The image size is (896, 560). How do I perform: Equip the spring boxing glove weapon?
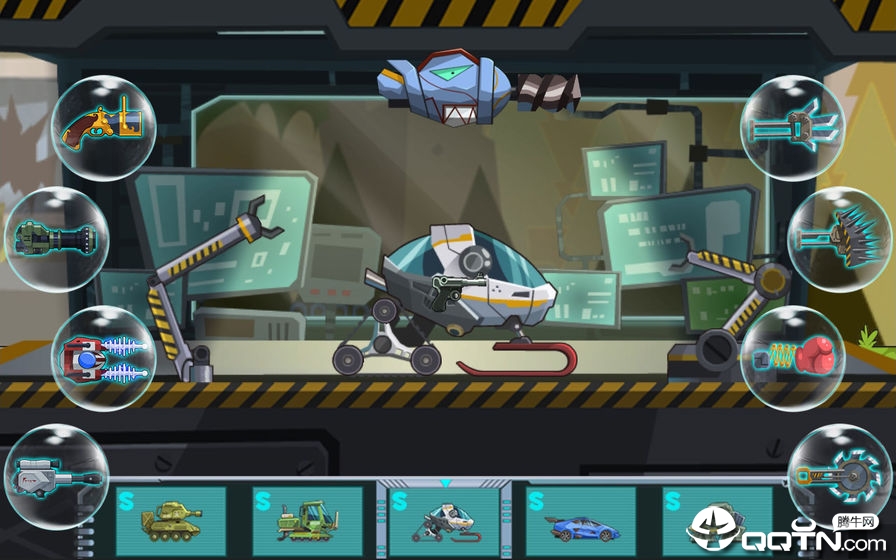pos(793,358)
